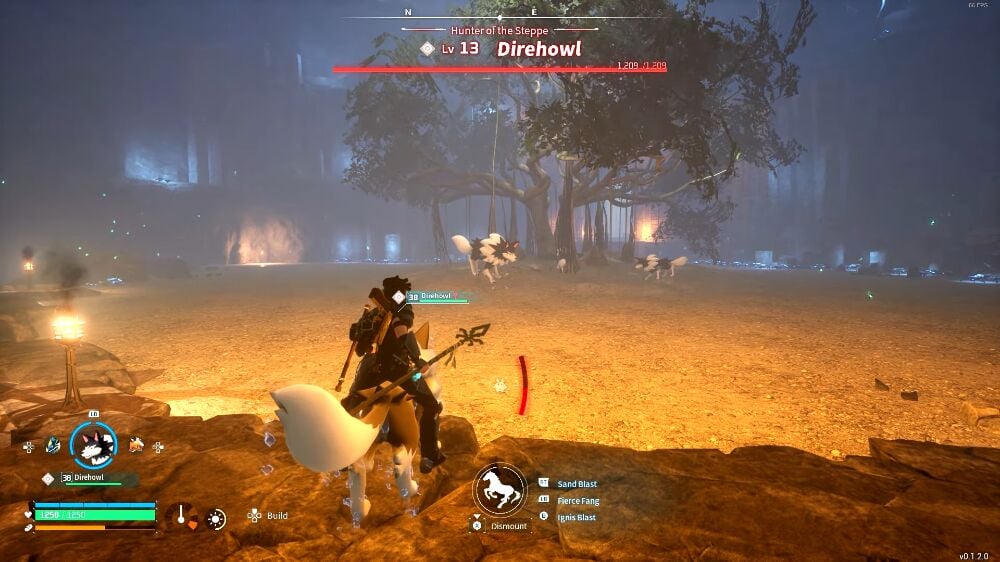Open the Build menu
This screenshot has width=1000, height=562.
point(277,516)
